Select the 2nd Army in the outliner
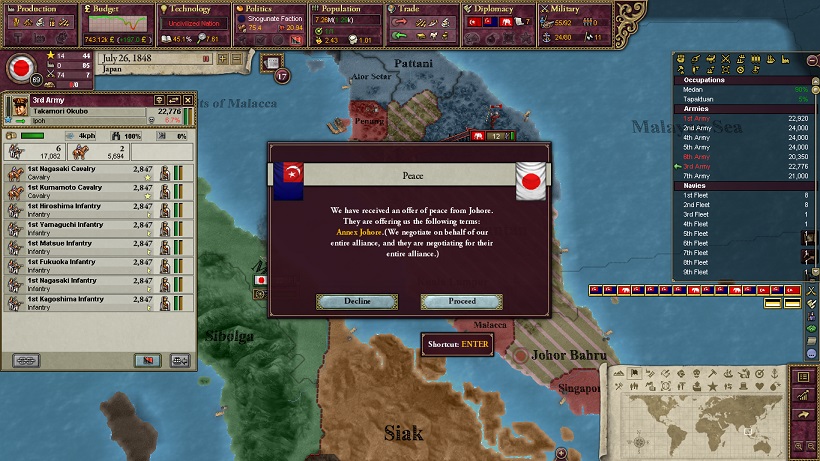Image resolution: width=820 pixels, height=461 pixels. [698, 128]
